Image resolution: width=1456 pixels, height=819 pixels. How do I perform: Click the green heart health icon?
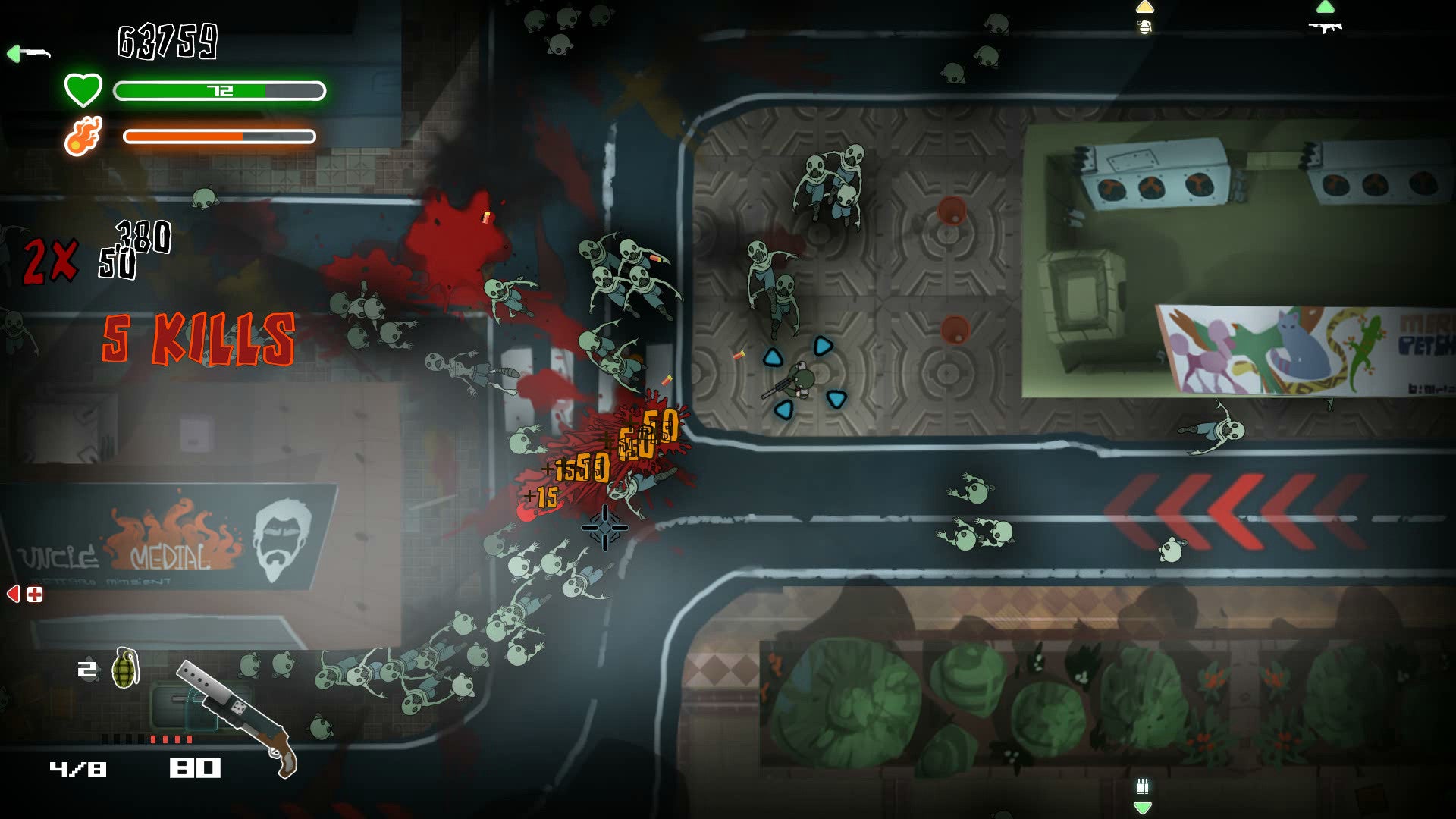[x=83, y=89]
